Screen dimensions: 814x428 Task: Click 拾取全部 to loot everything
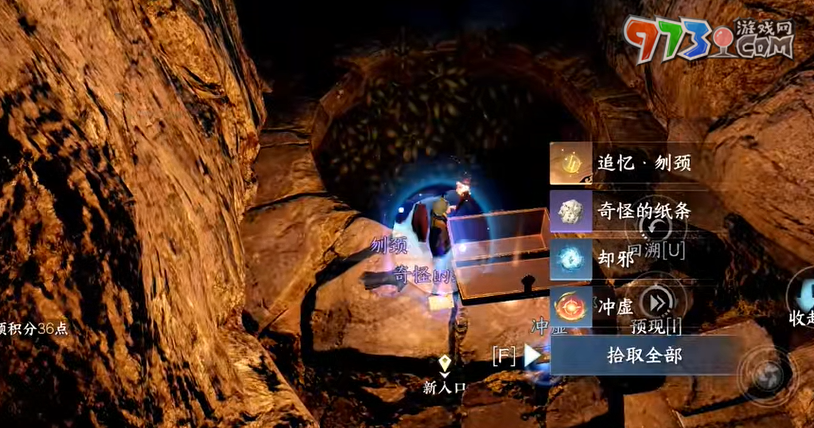point(645,354)
